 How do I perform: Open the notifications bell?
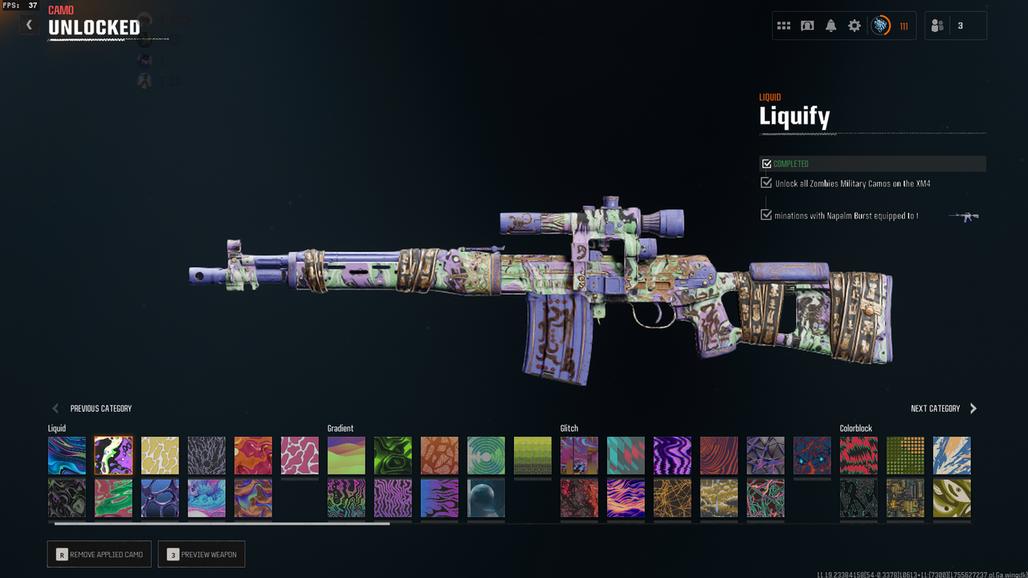[831, 26]
